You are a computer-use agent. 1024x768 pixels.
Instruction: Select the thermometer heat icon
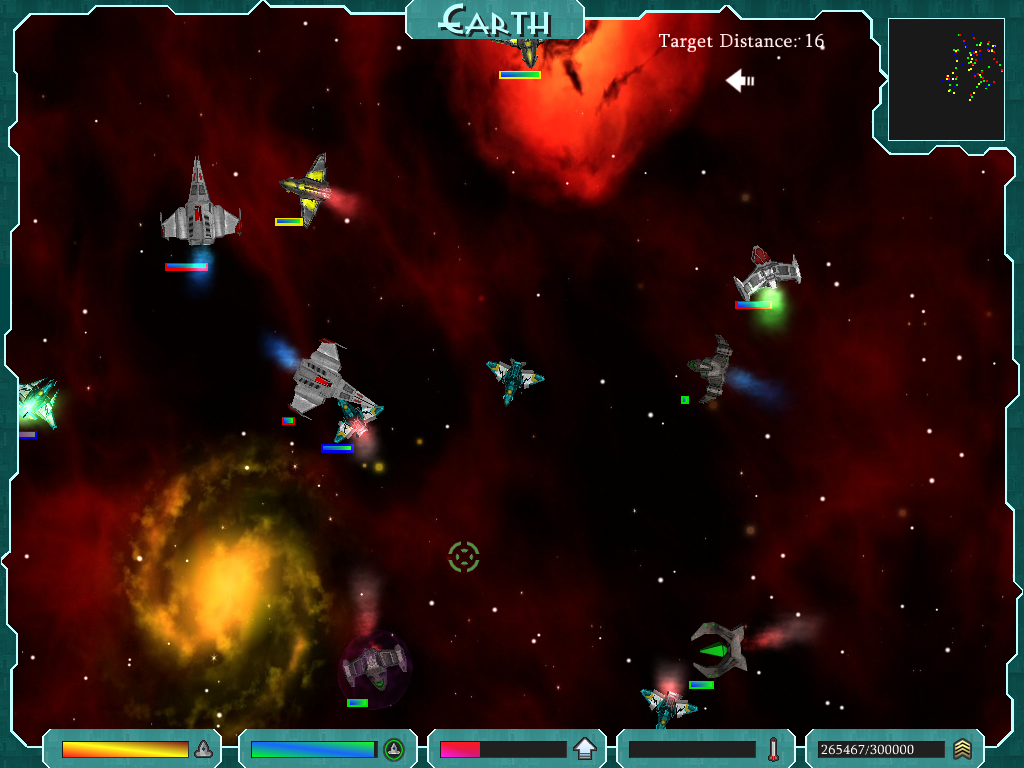coord(773,749)
